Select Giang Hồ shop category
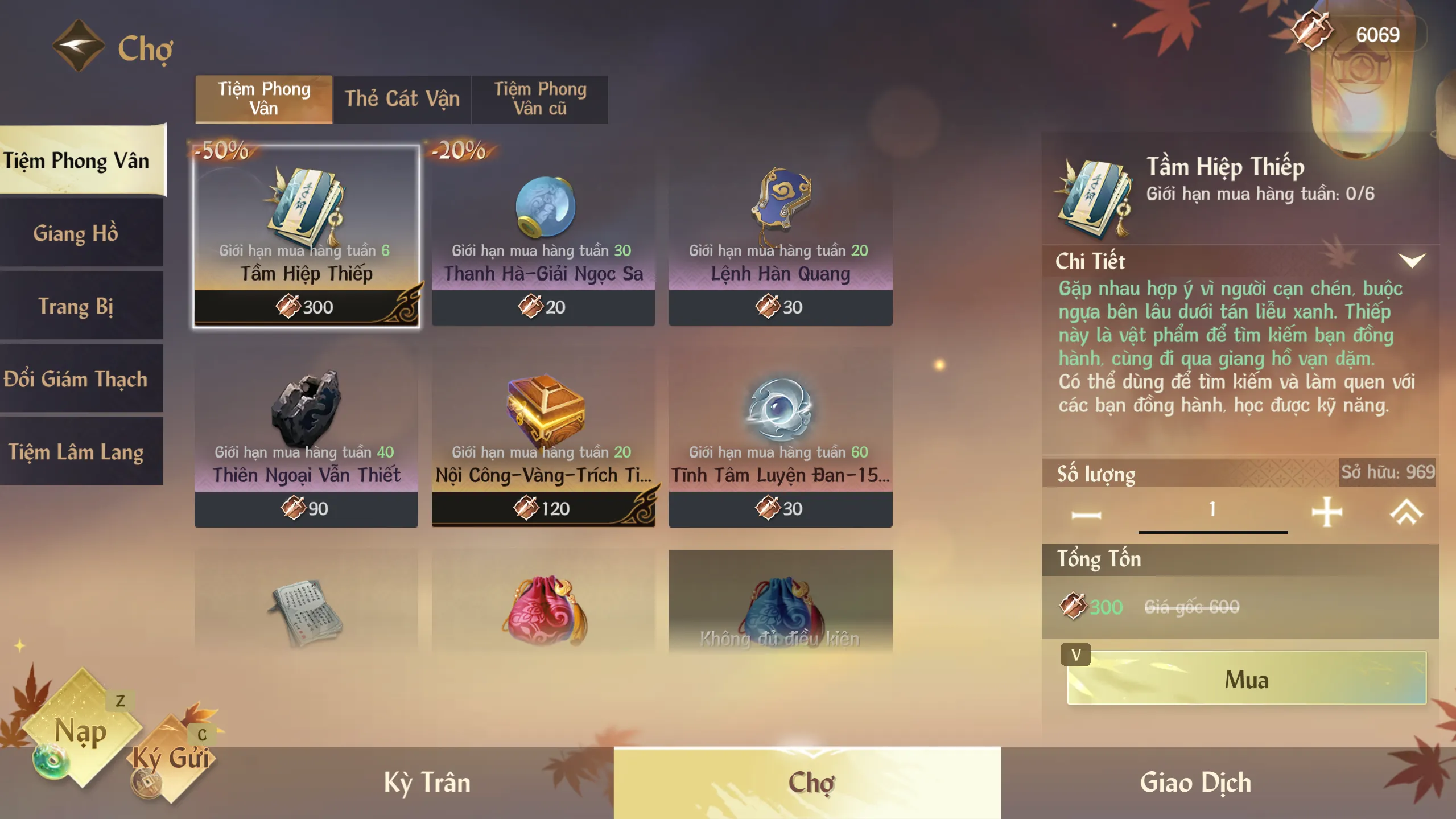The image size is (1456, 819). point(76,233)
